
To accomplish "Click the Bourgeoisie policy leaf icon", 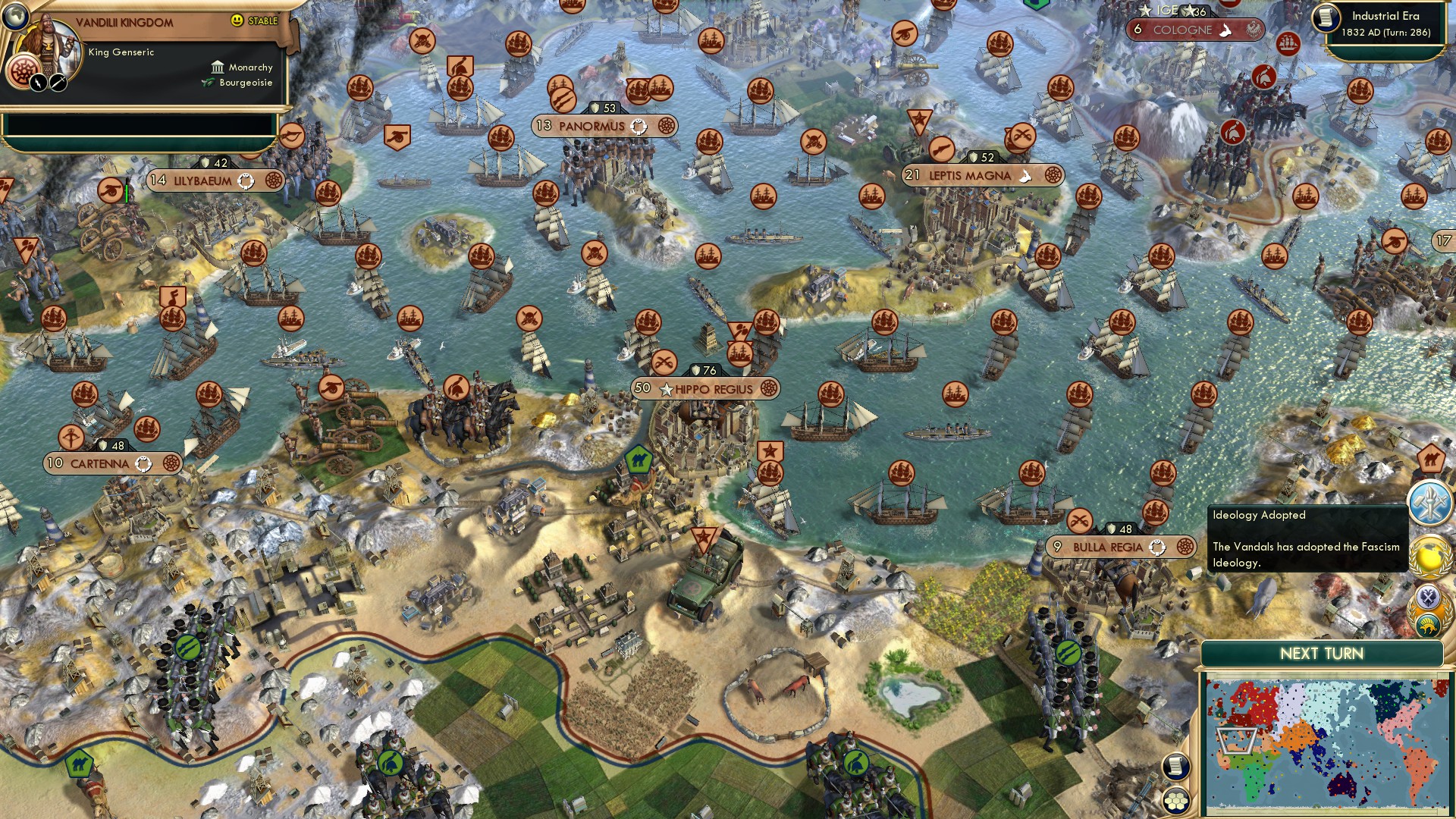I will point(206,82).
